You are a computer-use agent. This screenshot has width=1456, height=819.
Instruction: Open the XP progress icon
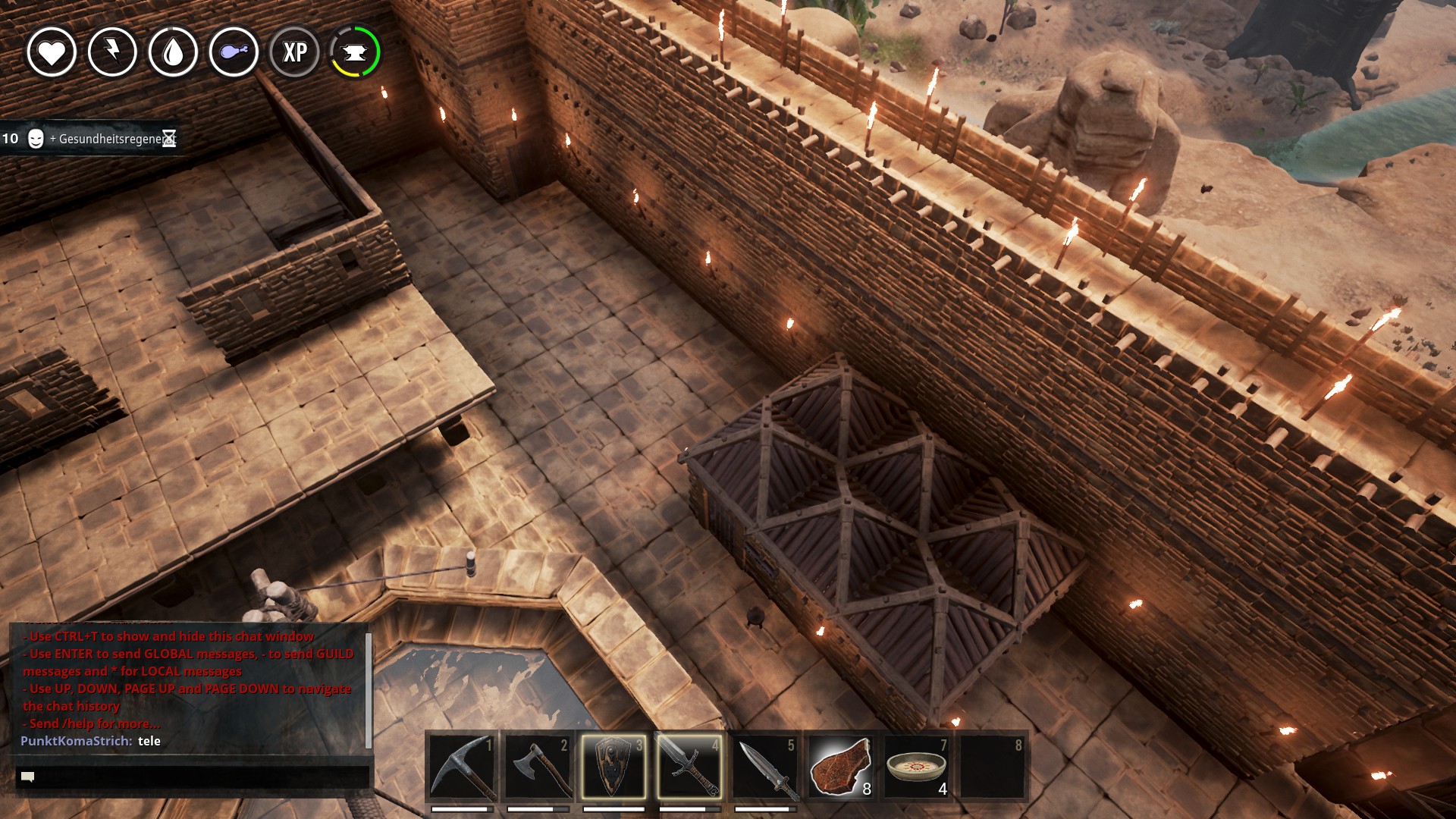click(294, 52)
